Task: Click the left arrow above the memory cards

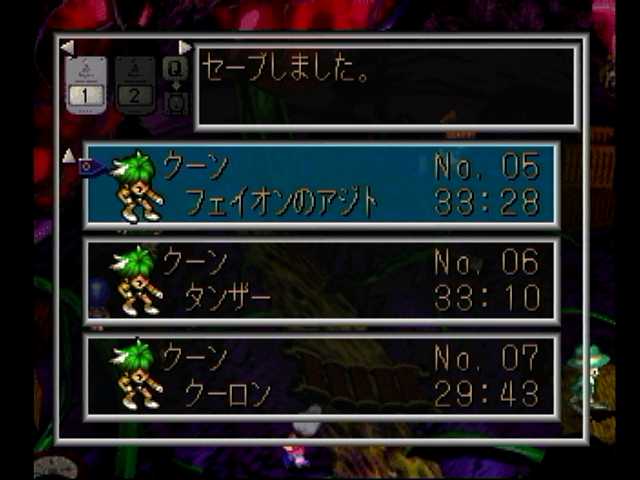Action: point(67,47)
